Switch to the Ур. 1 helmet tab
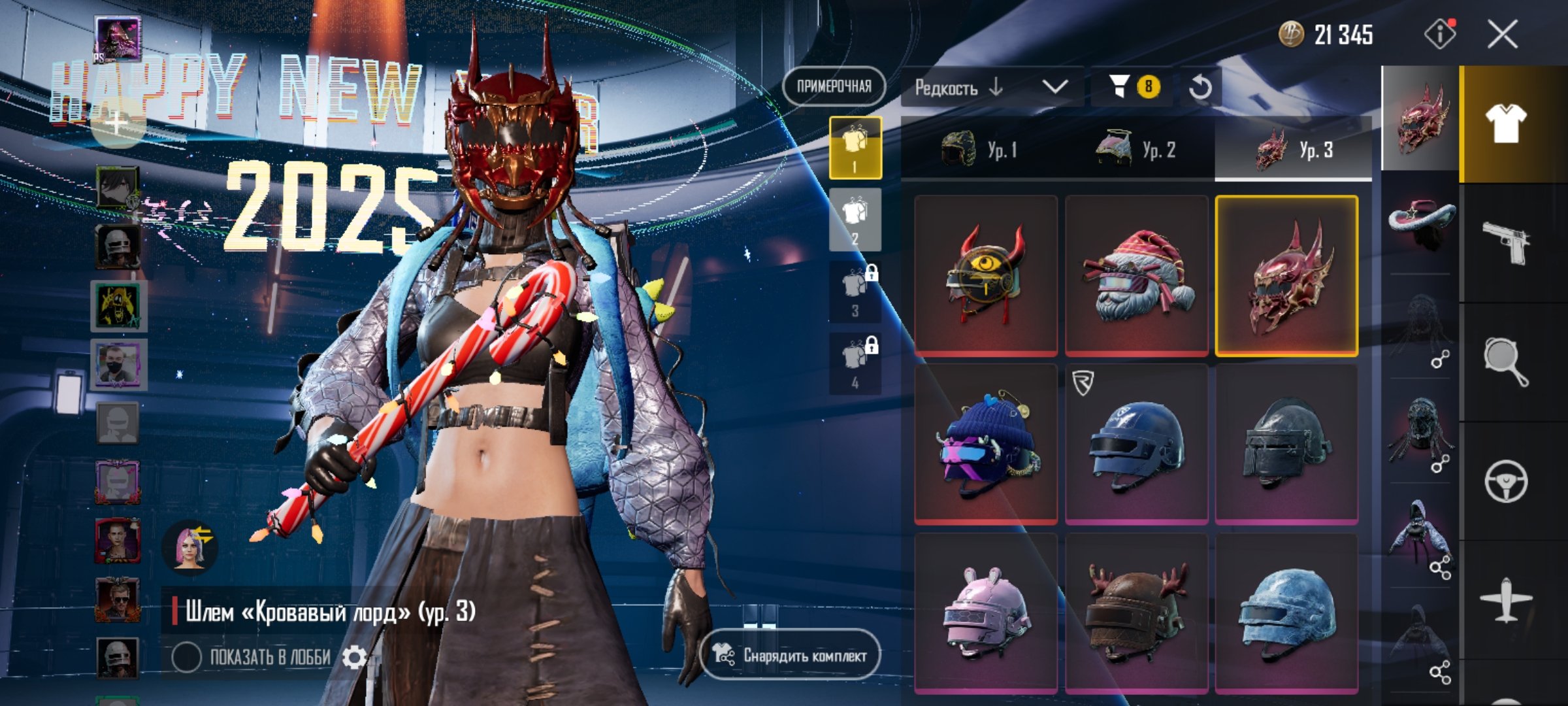Viewport: 1568px width, 706px height. pyautogui.click(x=979, y=150)
